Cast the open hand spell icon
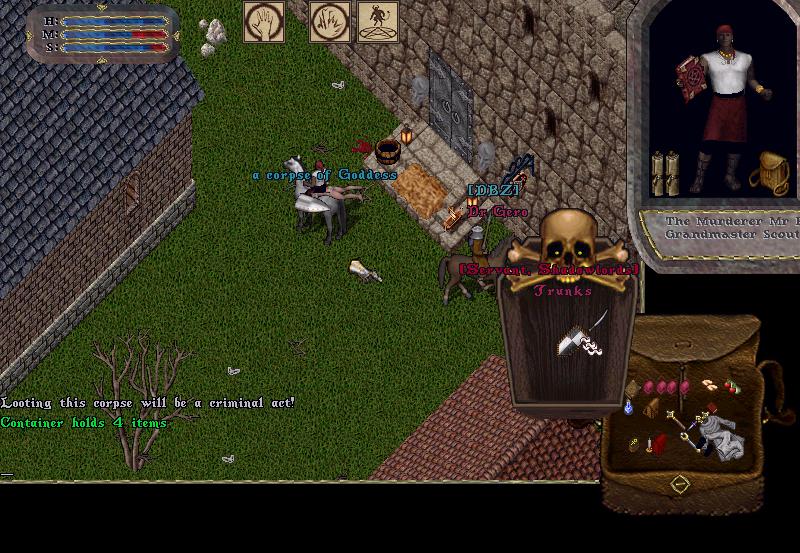 (x=264, y=22)
